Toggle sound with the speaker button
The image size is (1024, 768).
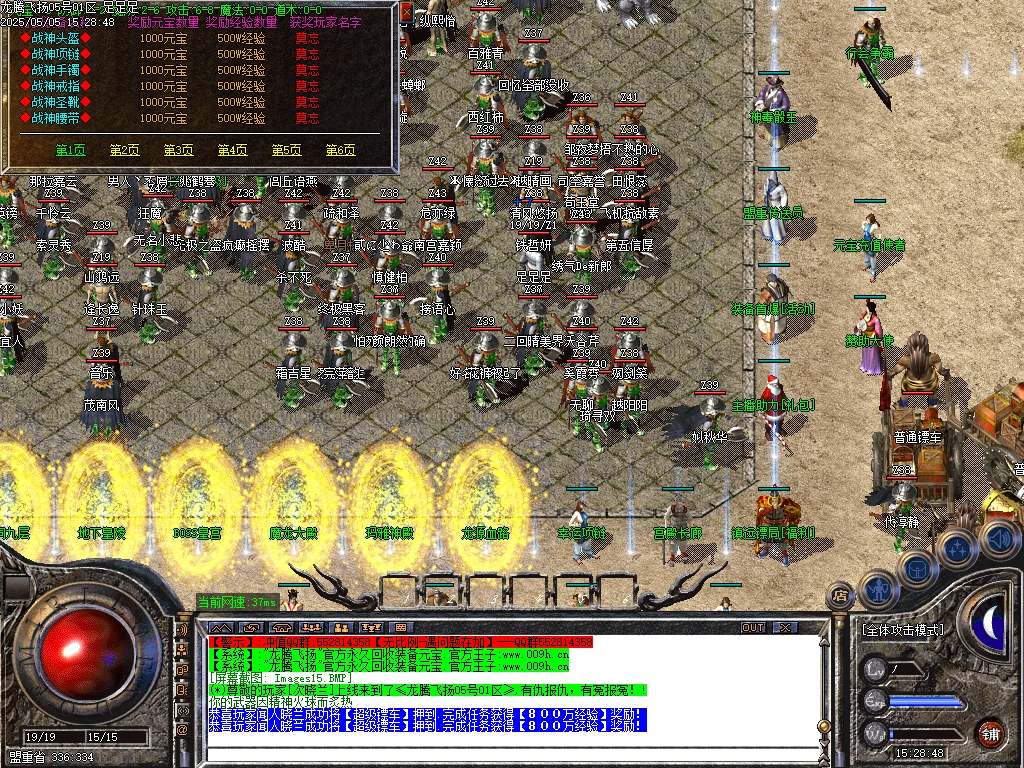click(x=999, y=537)
